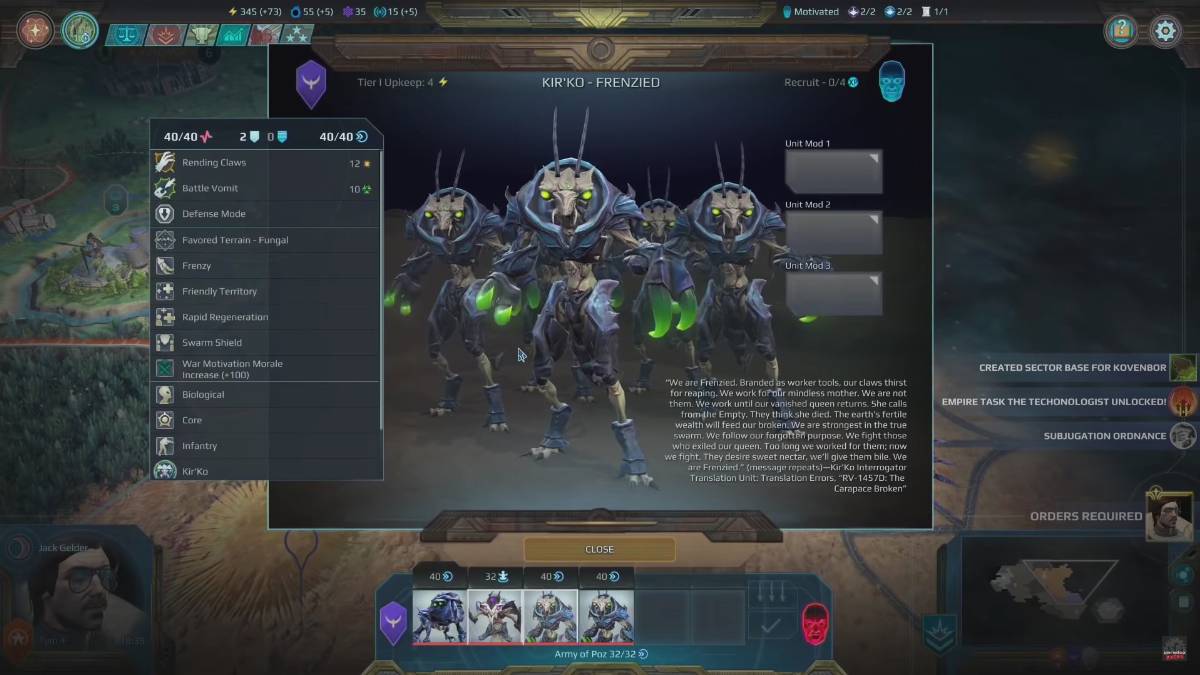The image size is (1200, 675).
Task: Select the purple-horned unit portrait with 32 movement
Action: [x=495, y=615]
